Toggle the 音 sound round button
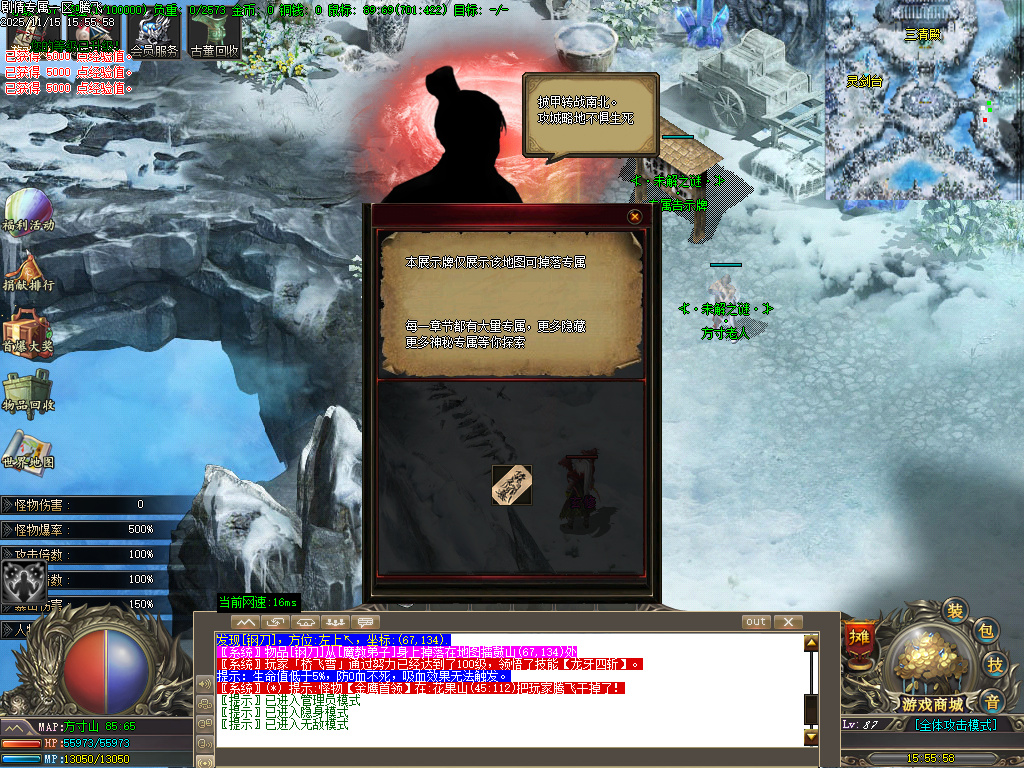The width and height of the screenshot is (1024, 768). 991,700
